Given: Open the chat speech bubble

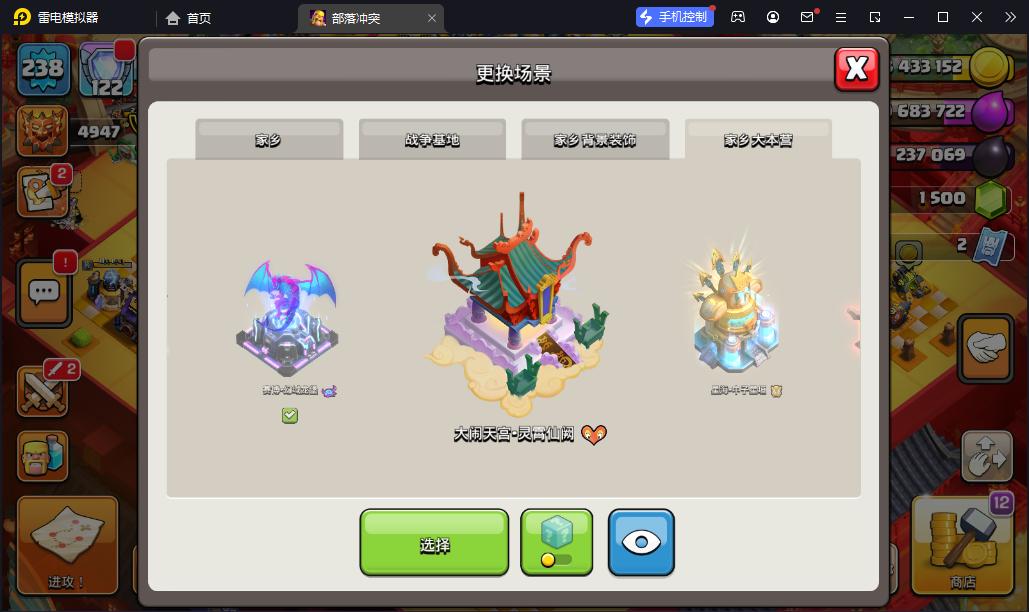Looking at the screenshot, I should tap(43, 292).
